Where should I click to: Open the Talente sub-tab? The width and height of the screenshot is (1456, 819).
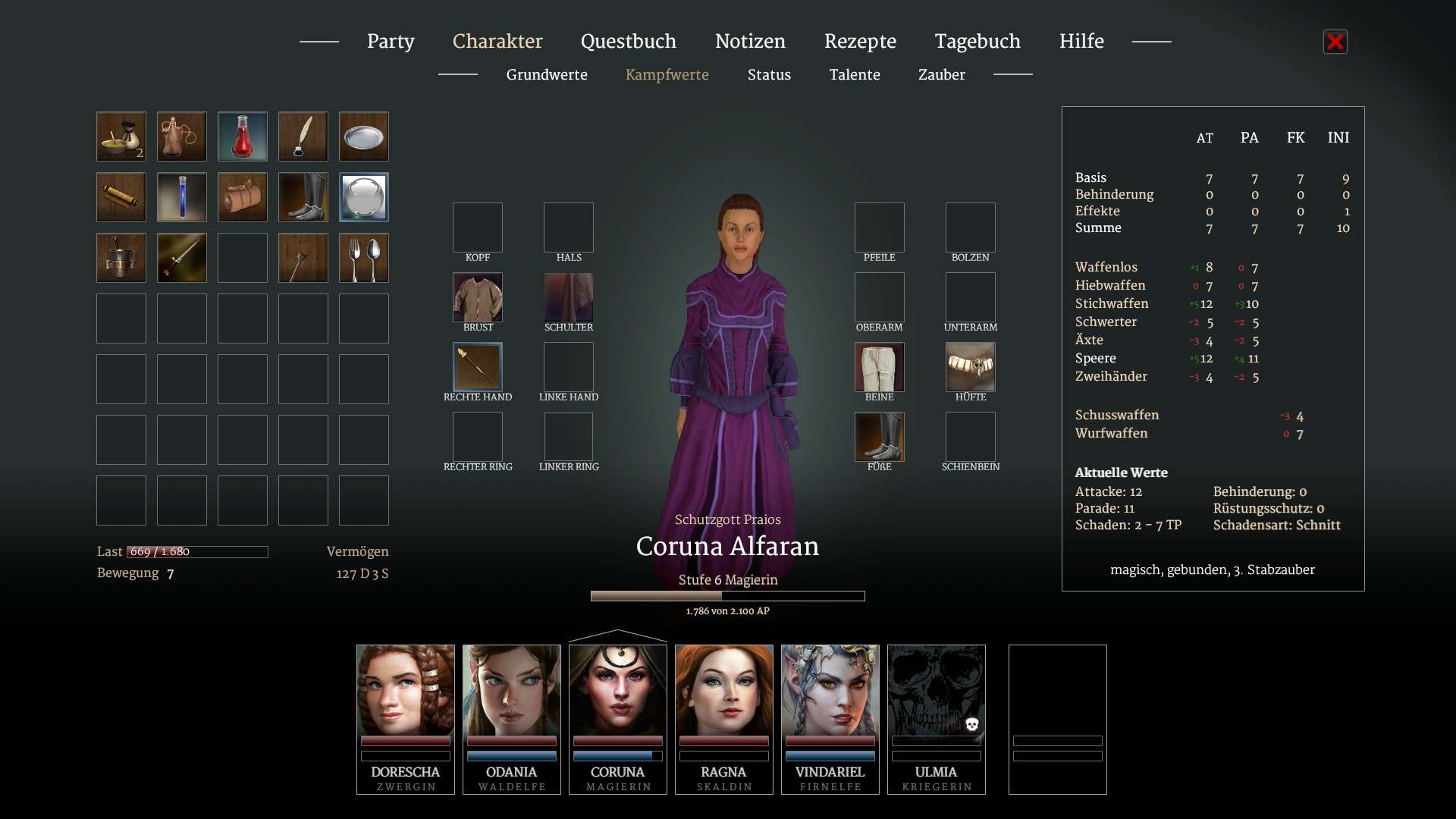(855, 74)
